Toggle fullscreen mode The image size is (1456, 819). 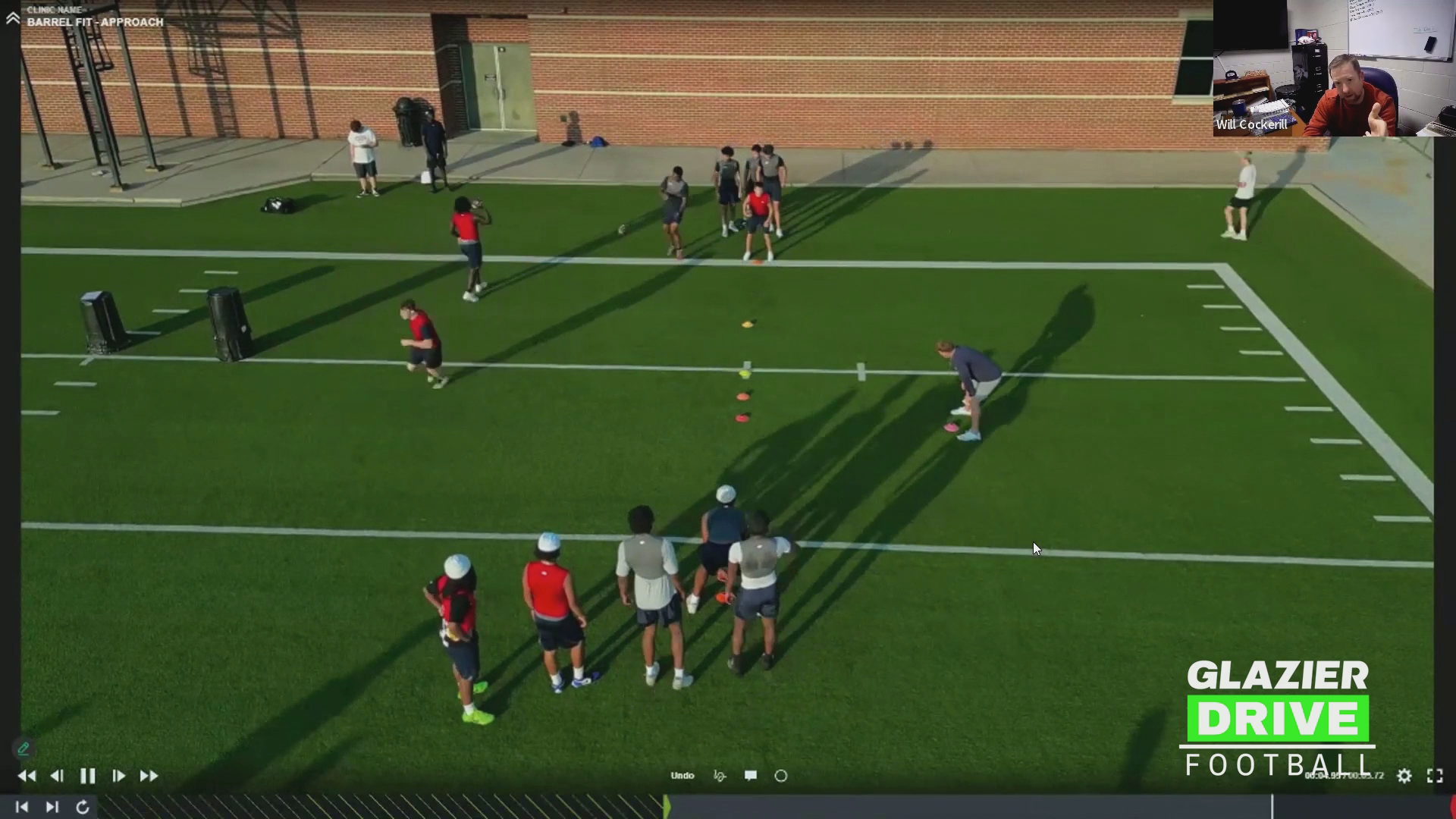click(1435, 776)
